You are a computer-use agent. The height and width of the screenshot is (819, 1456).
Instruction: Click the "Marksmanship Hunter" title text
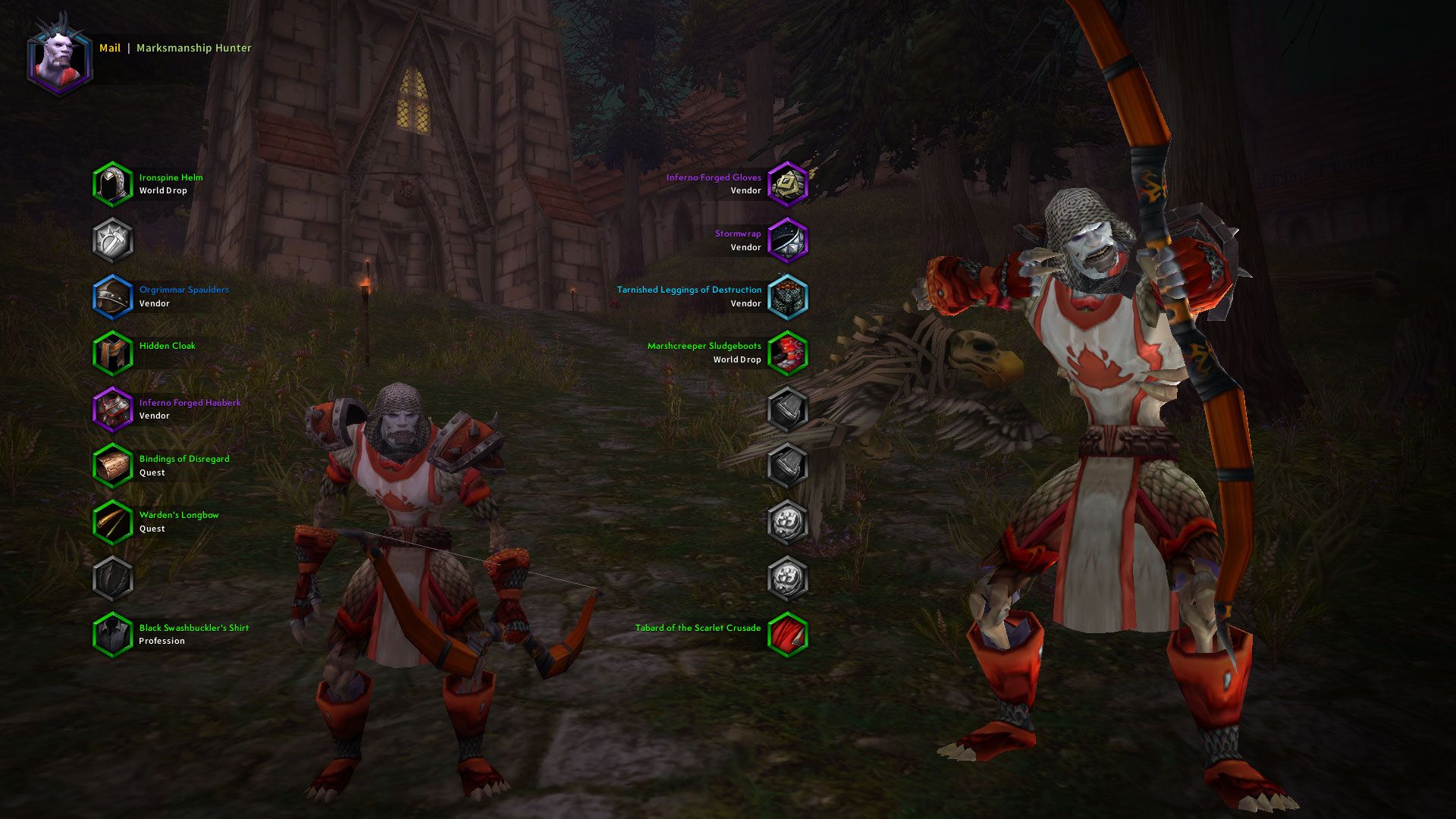coord(193,49)
